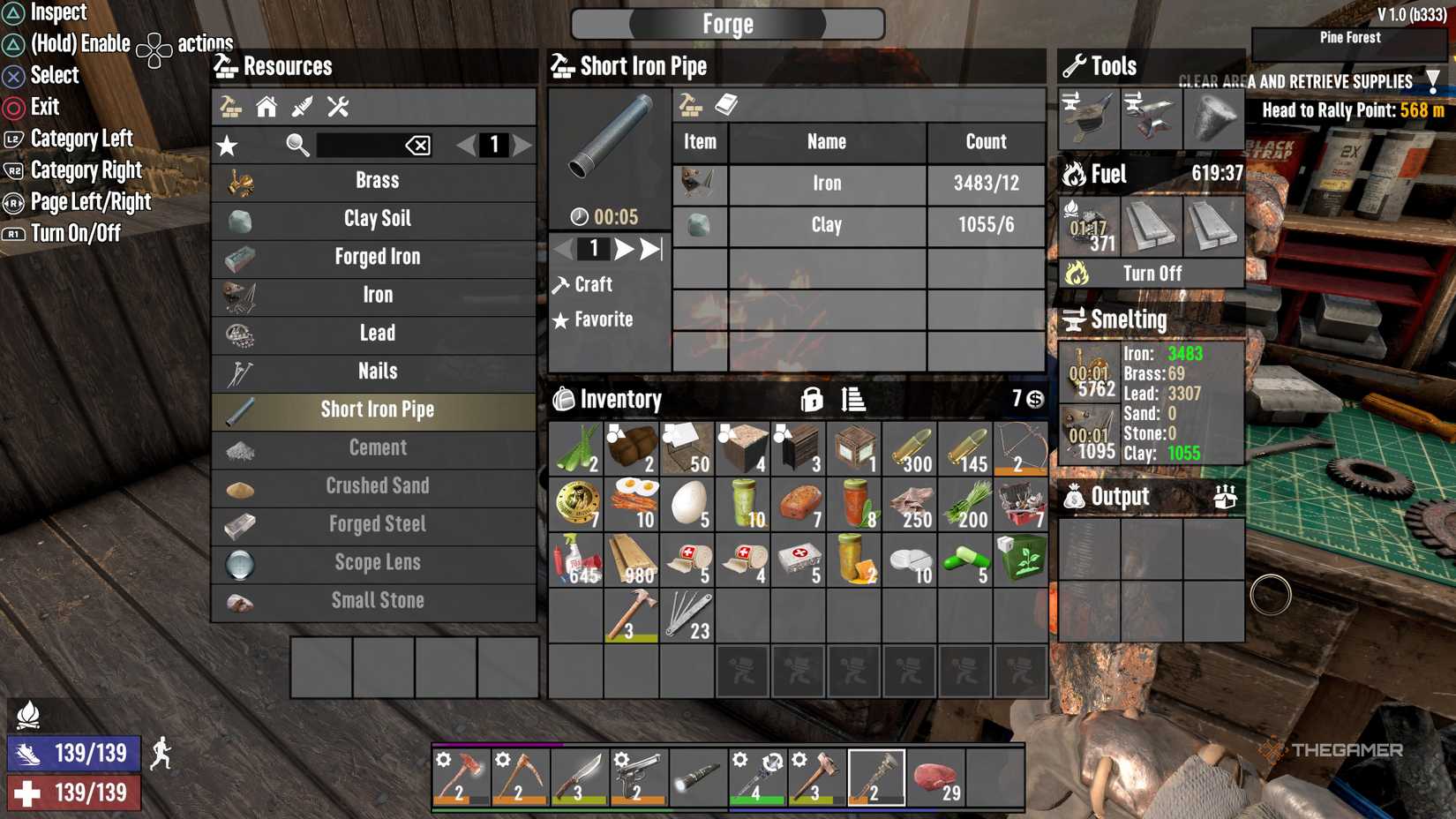Switch to the Resources hammer category tab
This screenshot has width=1456, height=819.
point(231,107)
